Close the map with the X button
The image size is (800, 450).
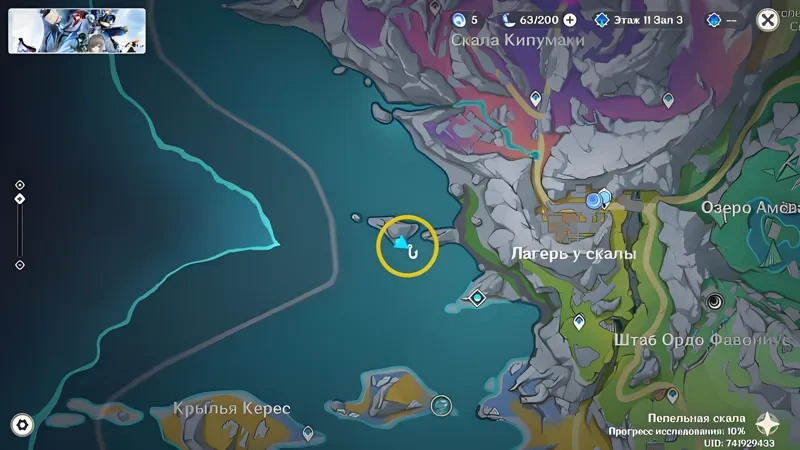click(x=767, y=19)
